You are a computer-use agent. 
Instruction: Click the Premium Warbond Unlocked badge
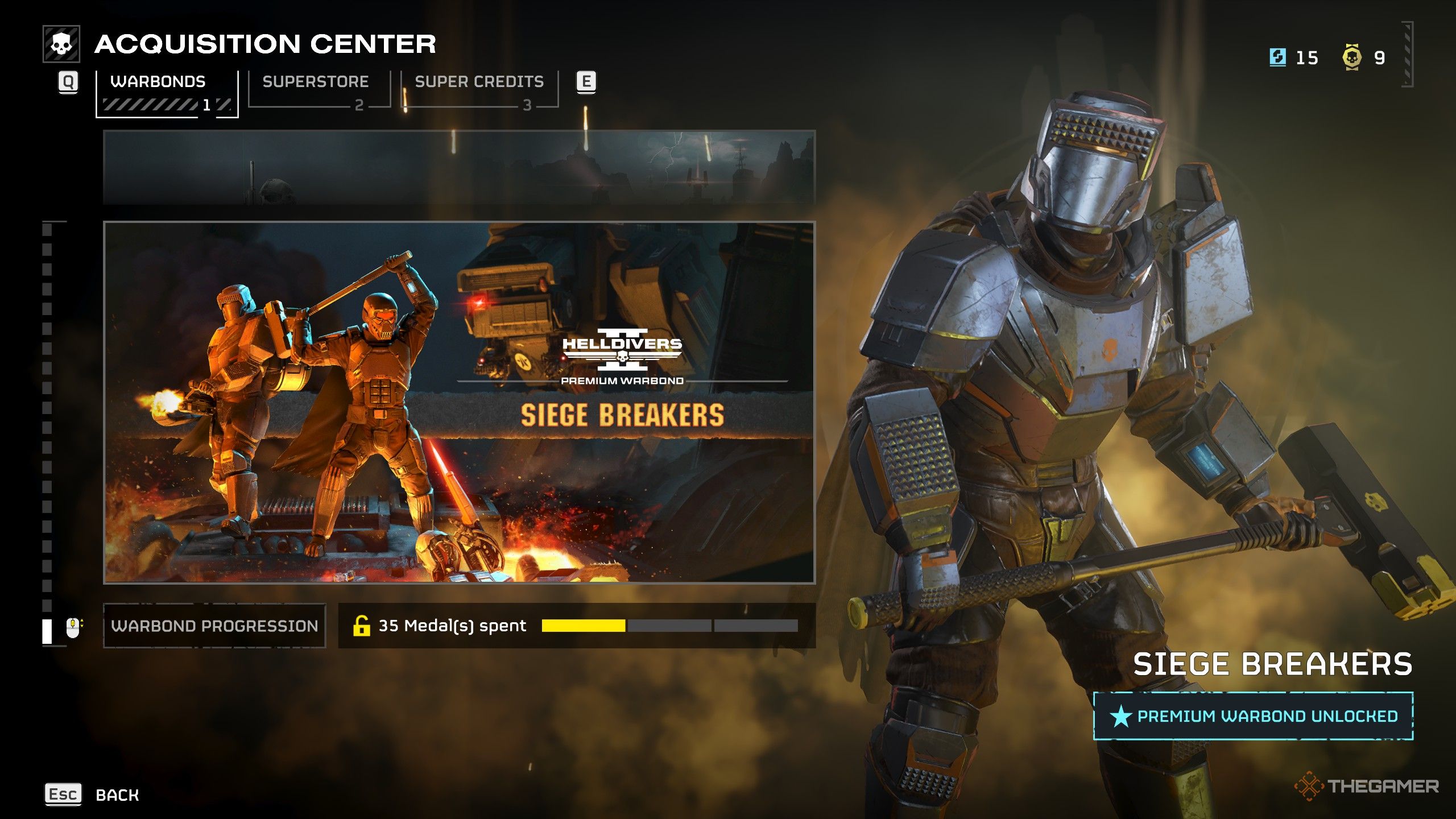(x=1253, y=716)
